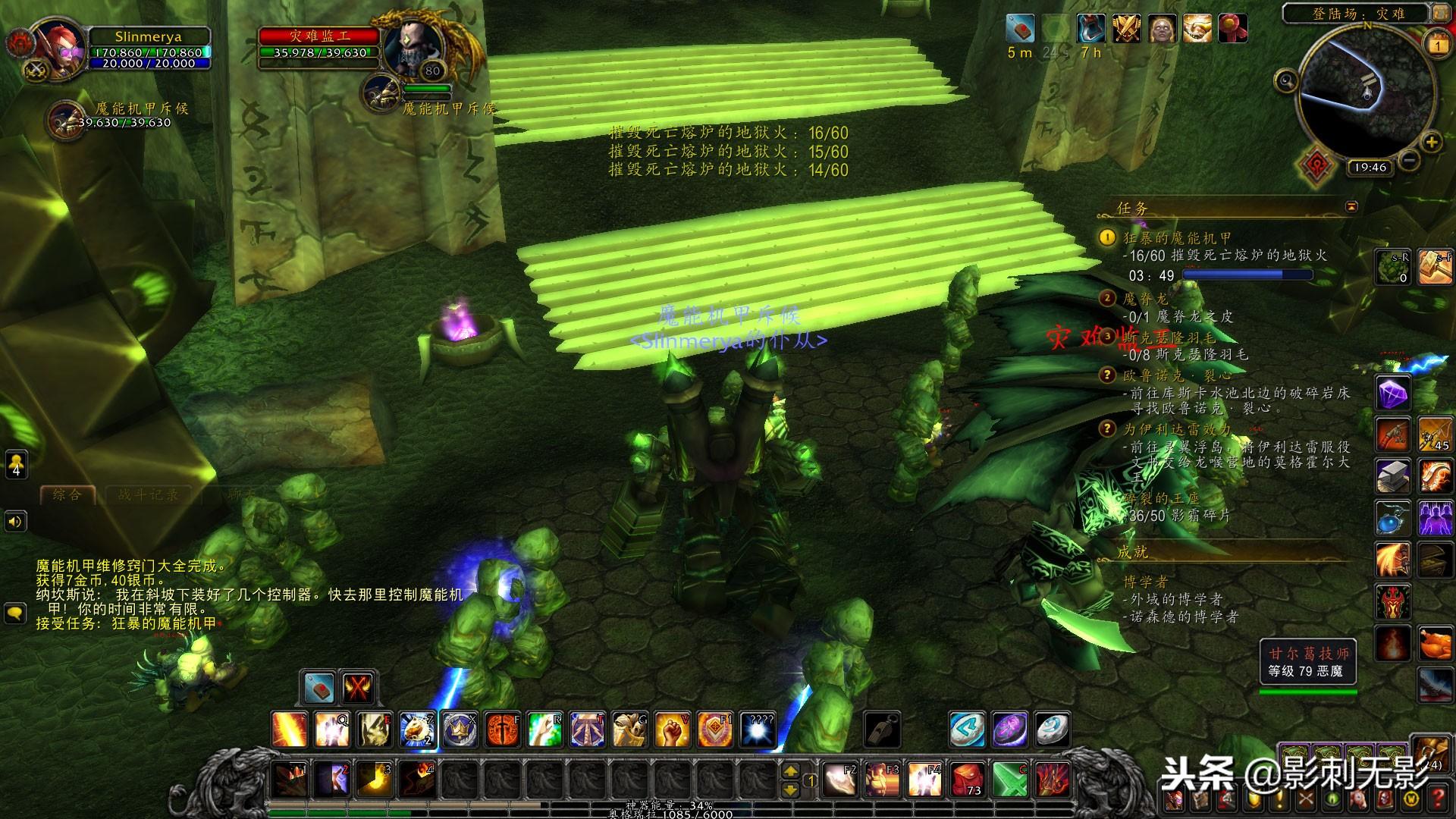1456x819 pixels.
Task: Select the 狂暴的魔能机甲 quest entry
Action: tap(1177, 238)
